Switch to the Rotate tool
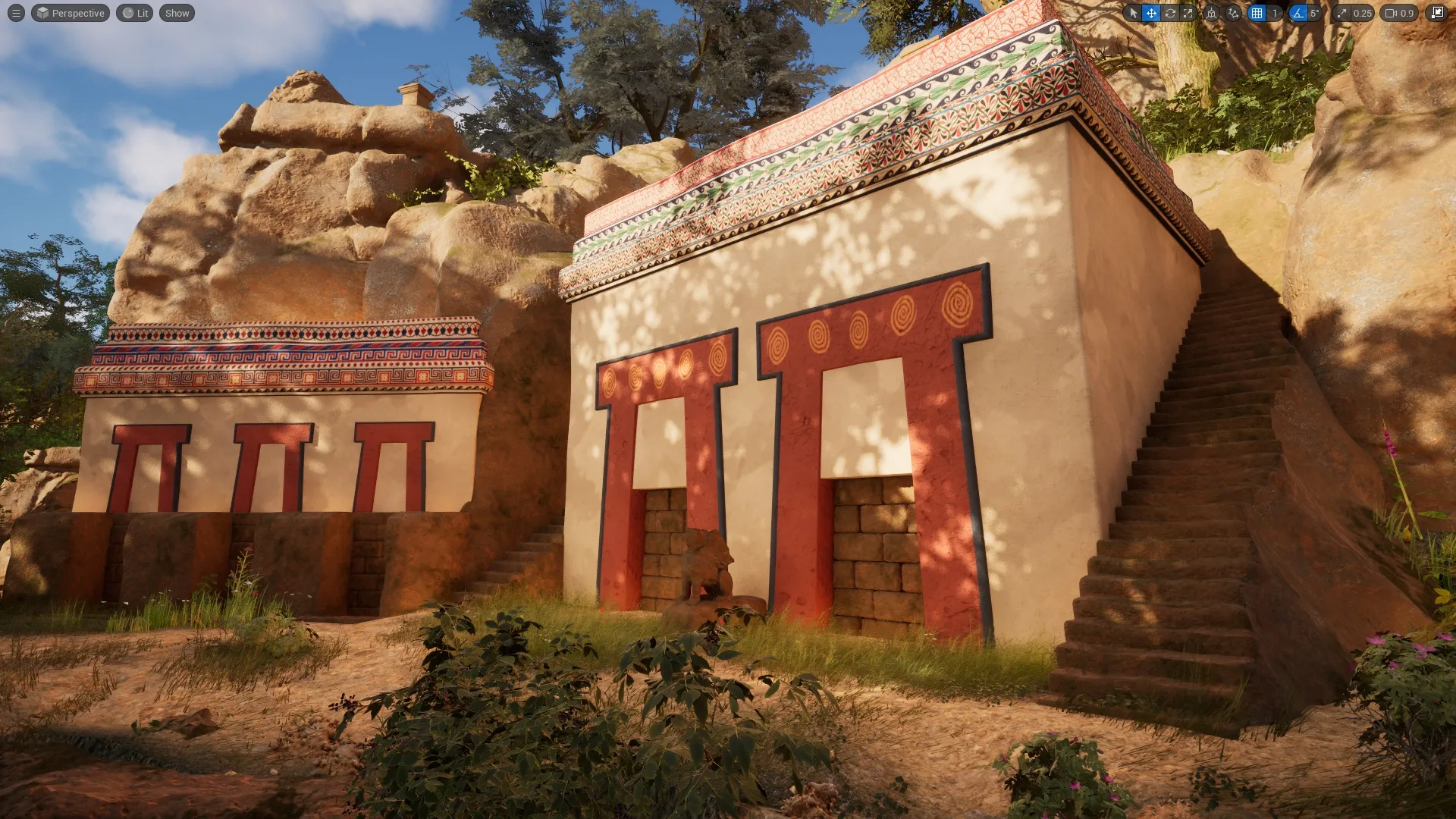Image resolution: width=1456 pixels, height=819 pixels. (x=1171, y=13)
